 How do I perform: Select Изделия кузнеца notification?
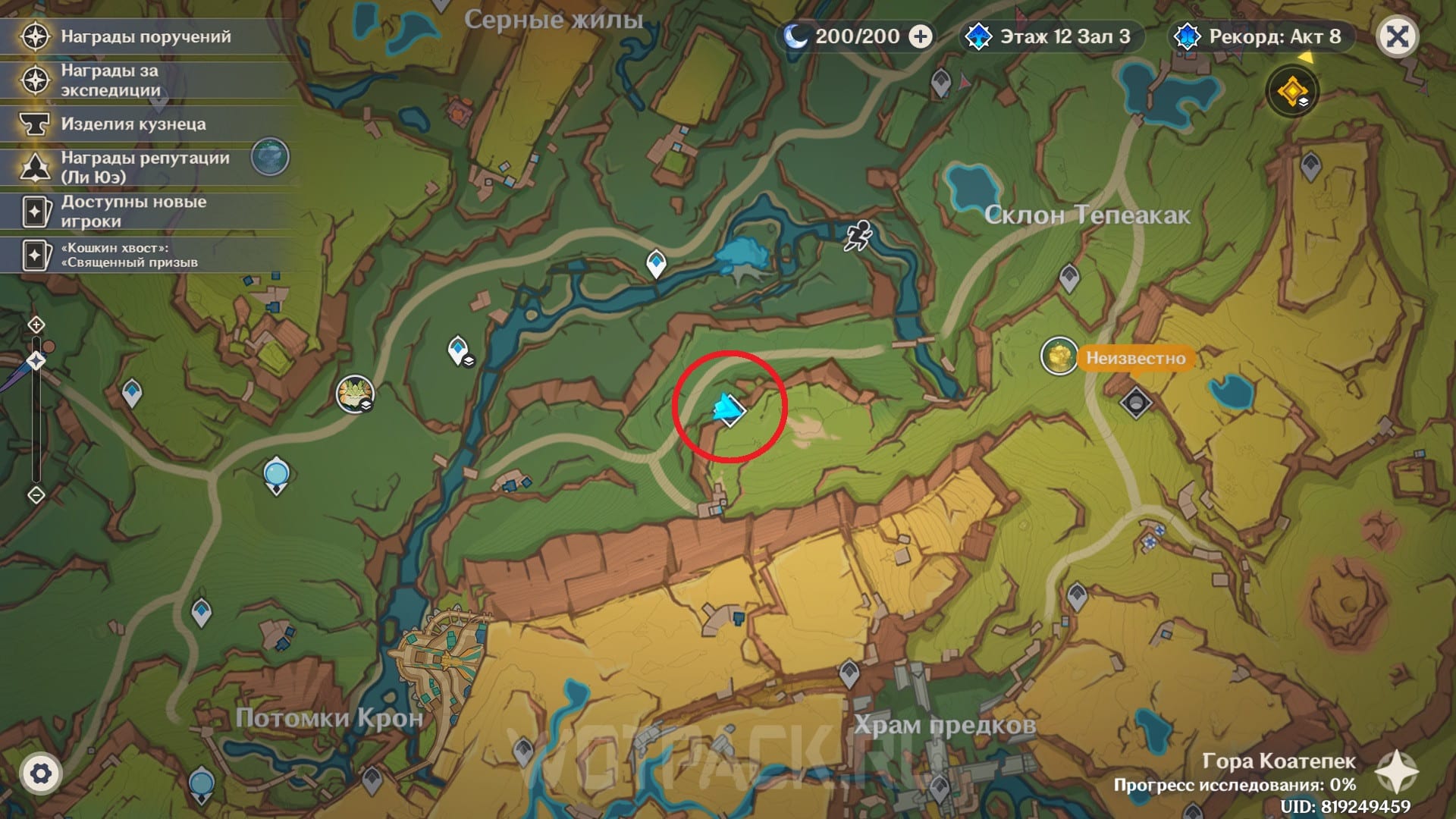coord(133,124)
